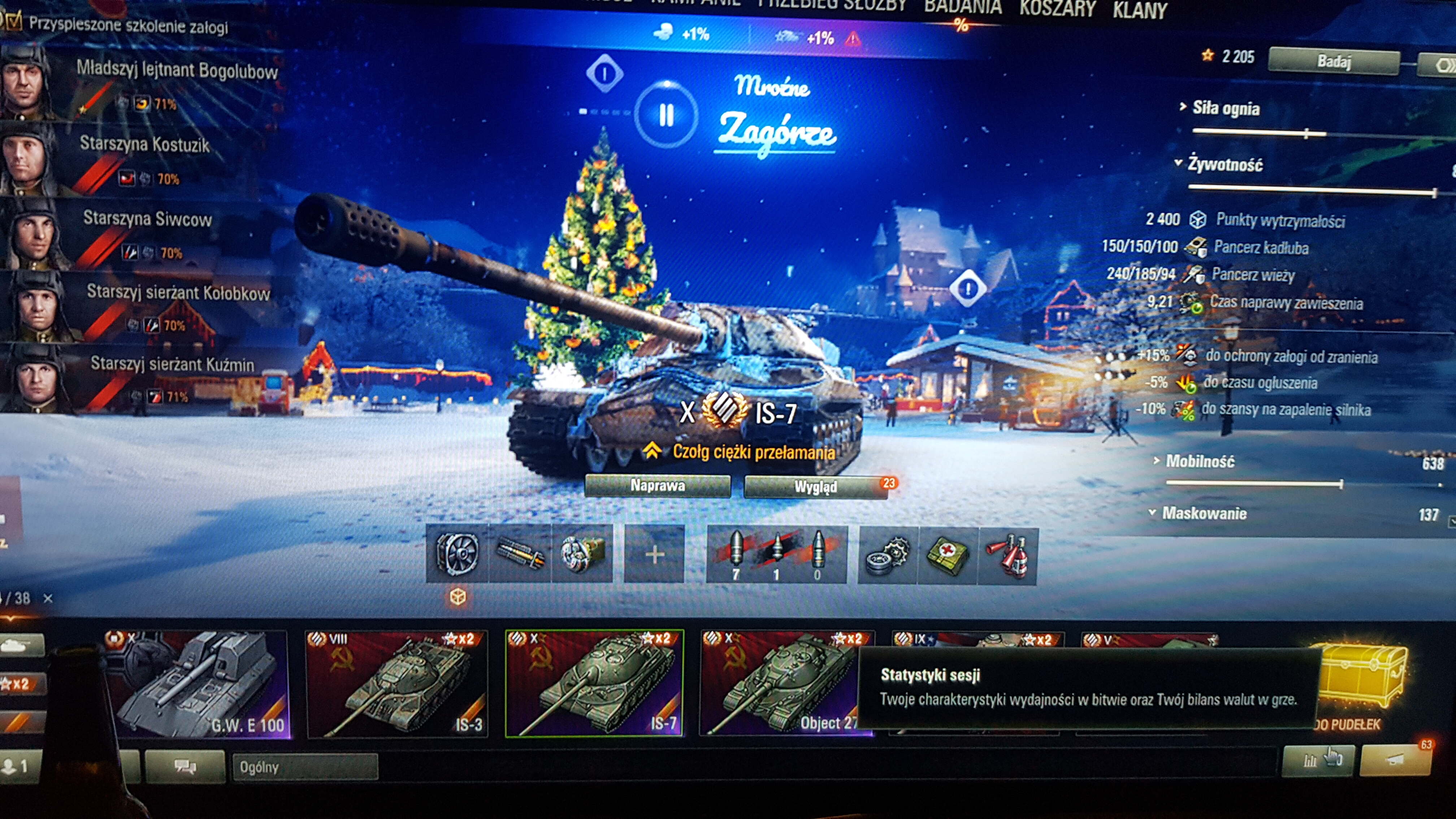Open the session statistics button
This screenshot has height=819, width=1456.
pos(1318,760)
